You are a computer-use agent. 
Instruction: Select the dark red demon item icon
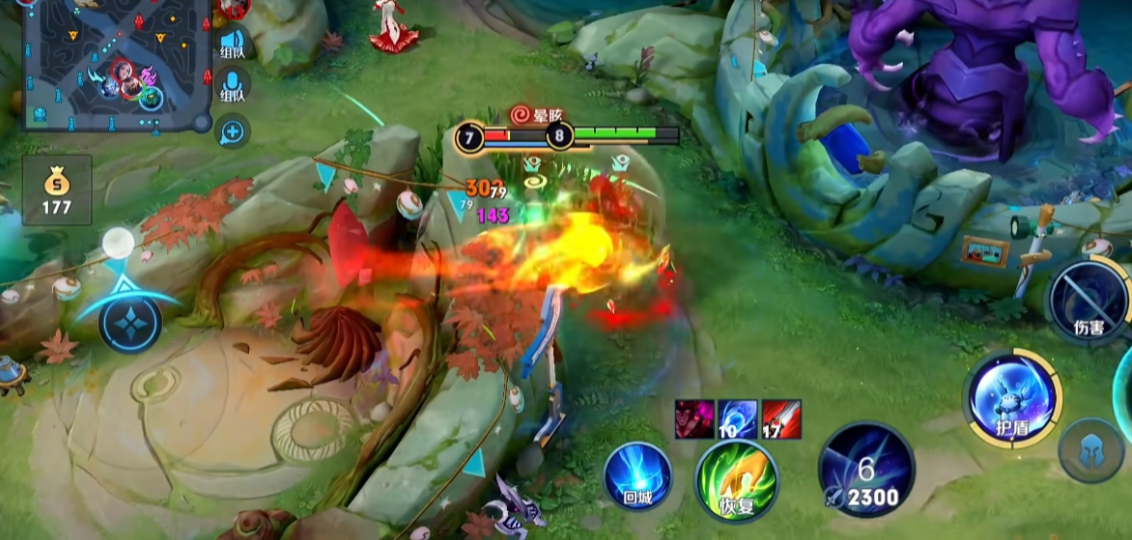pos(695,420)
